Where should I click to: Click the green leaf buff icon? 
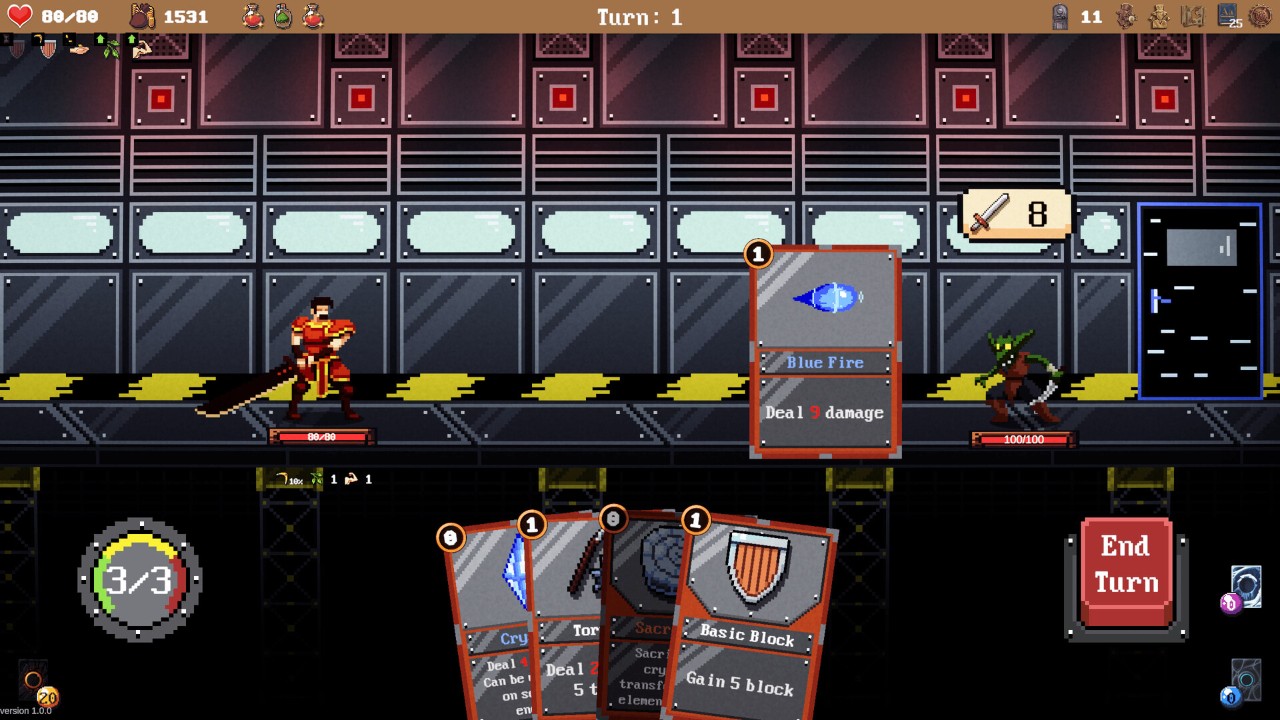[111, 47]
